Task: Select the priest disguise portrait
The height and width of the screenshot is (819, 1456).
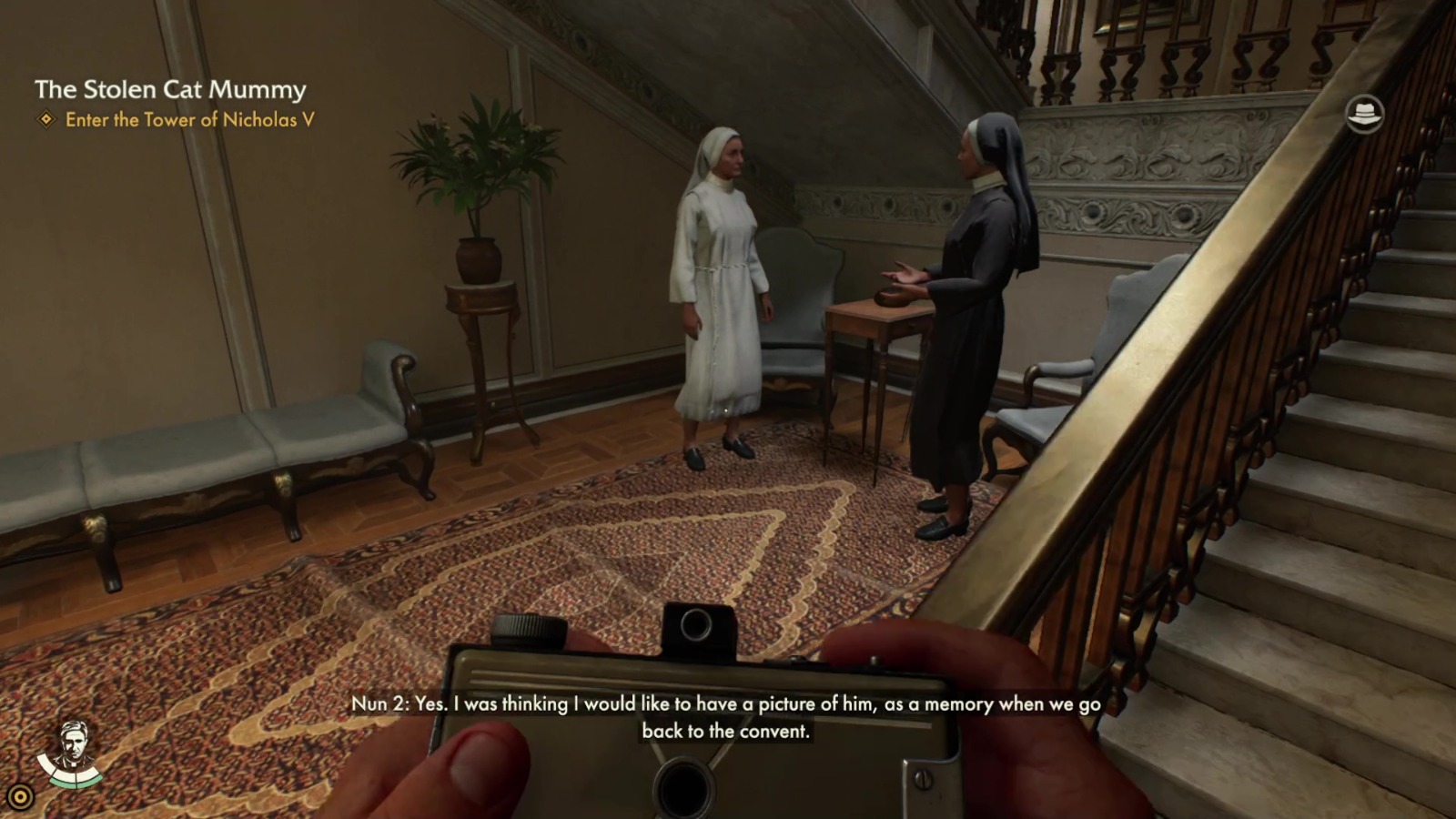Action: point(73,743)
